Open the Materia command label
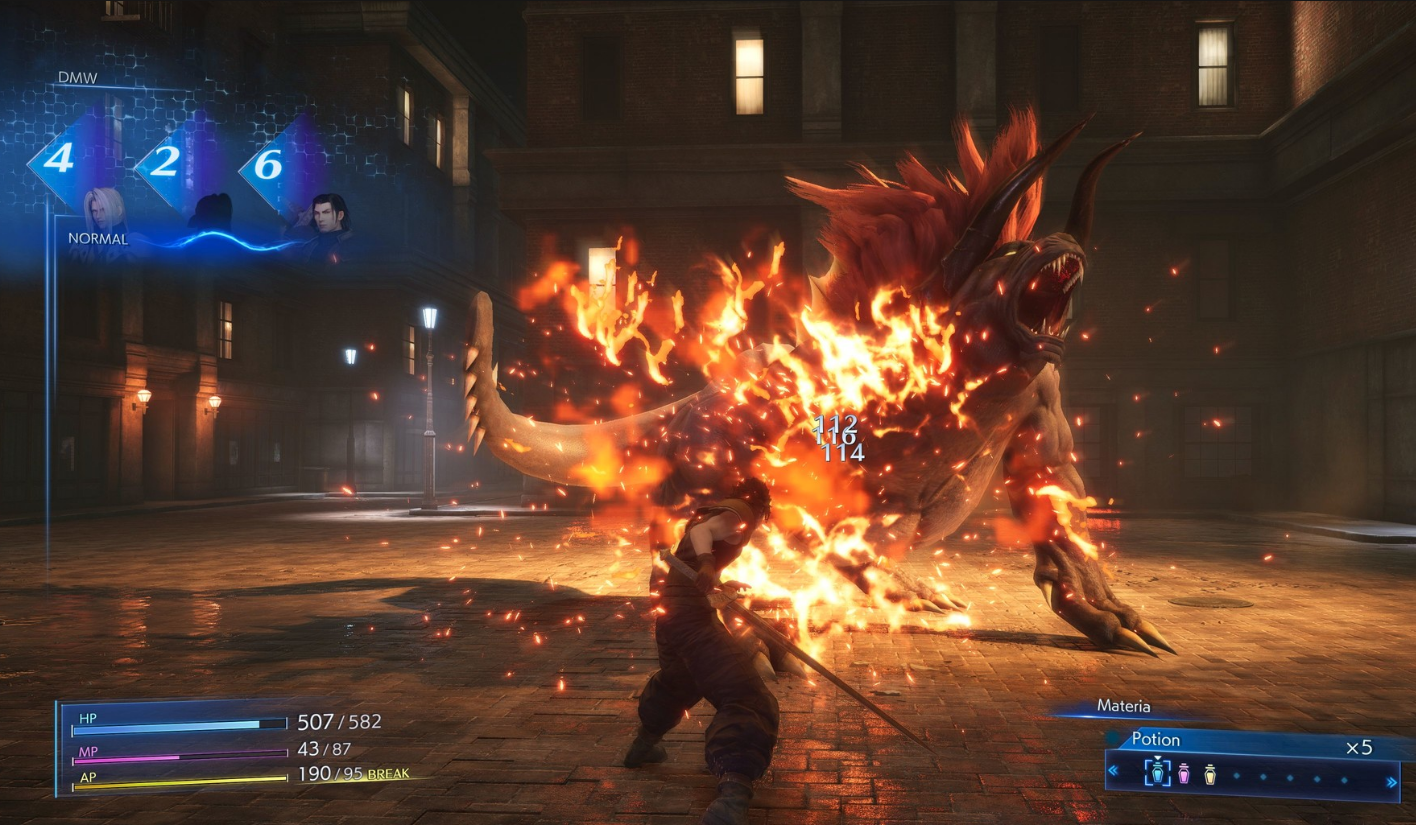This screenshot has width=1416, height=825. (1123, 706)
